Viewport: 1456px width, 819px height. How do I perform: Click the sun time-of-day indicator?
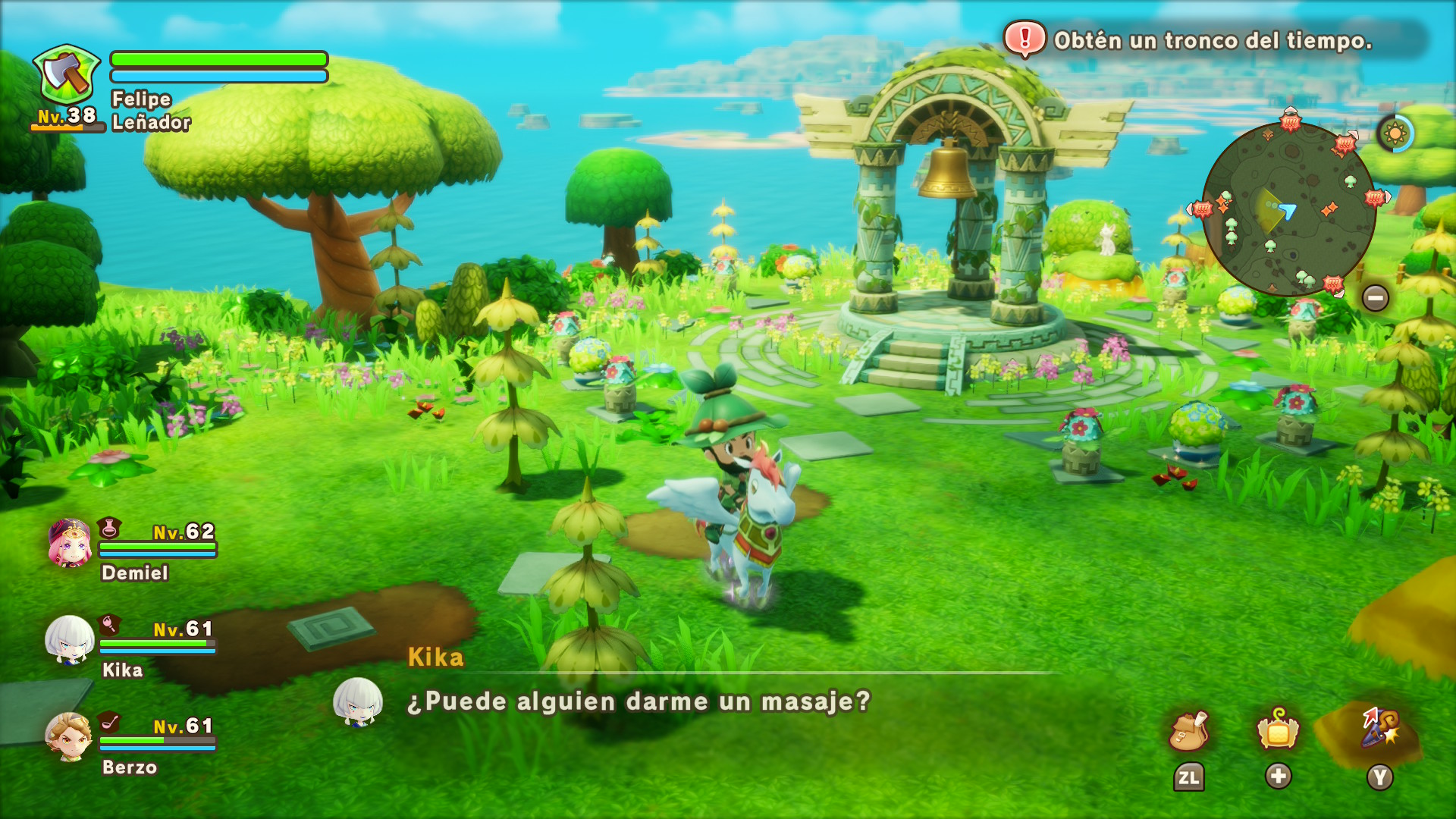(1395, 134)
